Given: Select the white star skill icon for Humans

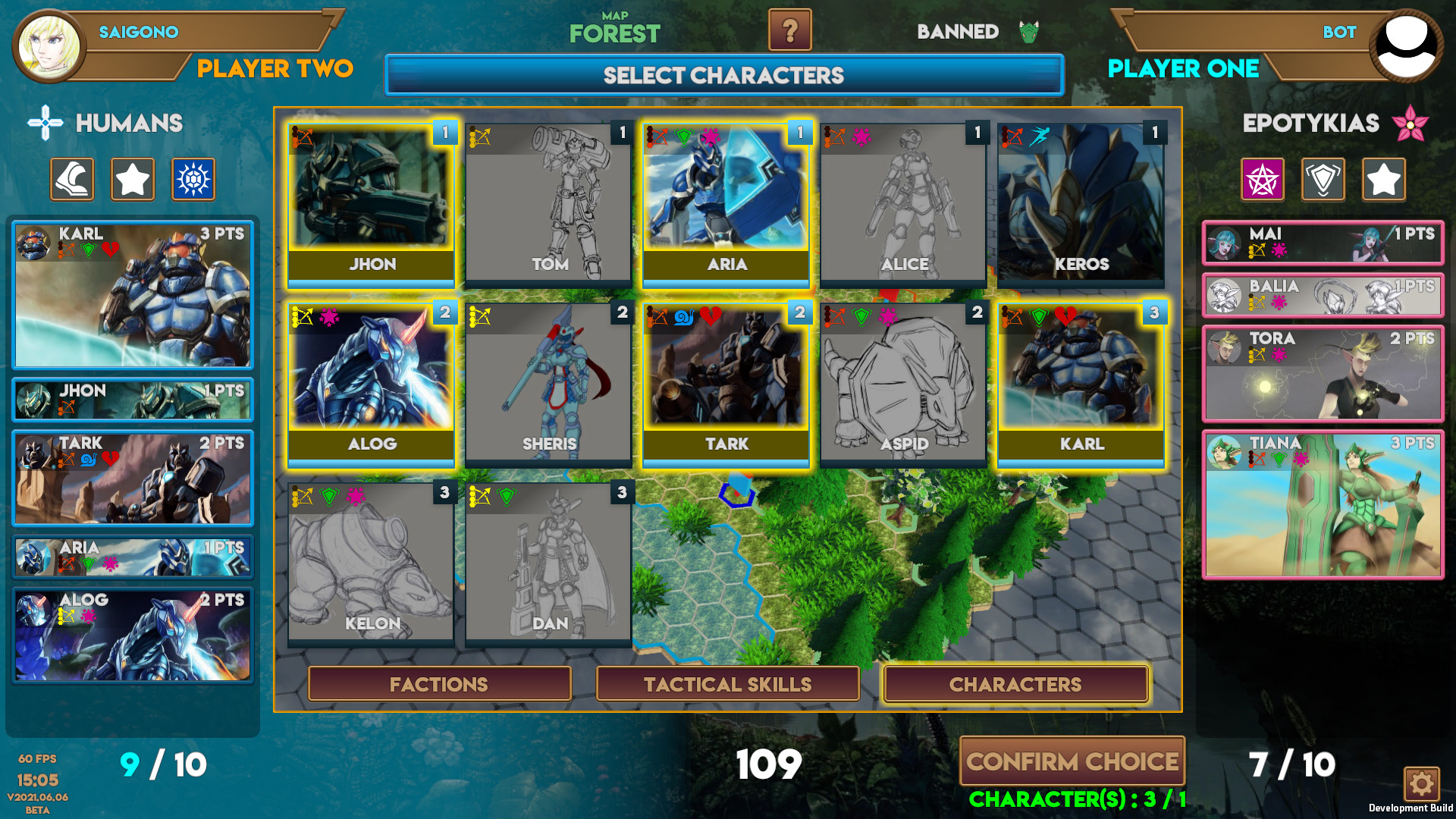Looking at the screenshot, I should (132, 179).
